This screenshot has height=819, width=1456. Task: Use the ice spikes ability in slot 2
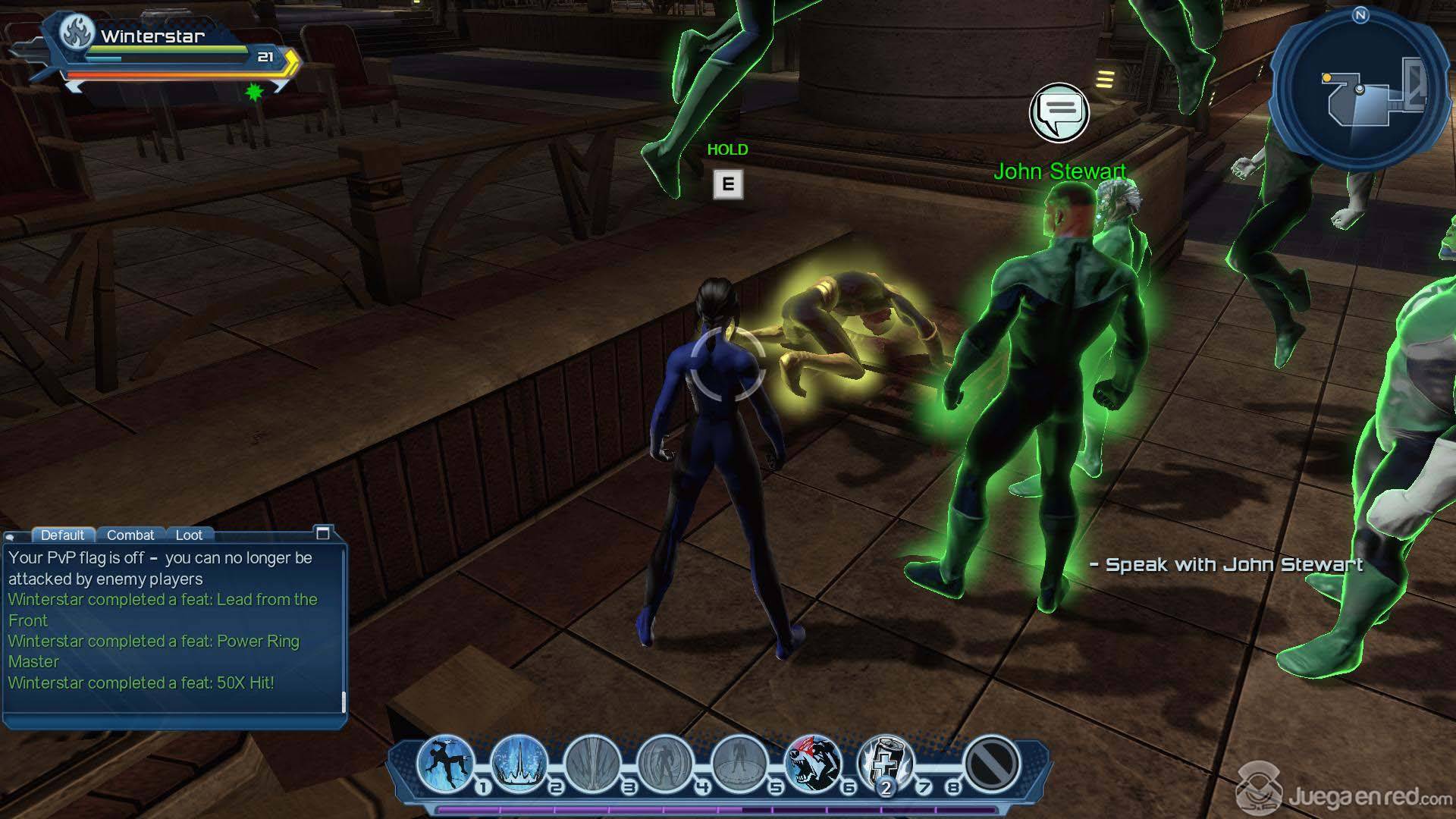tap(519, 762)
